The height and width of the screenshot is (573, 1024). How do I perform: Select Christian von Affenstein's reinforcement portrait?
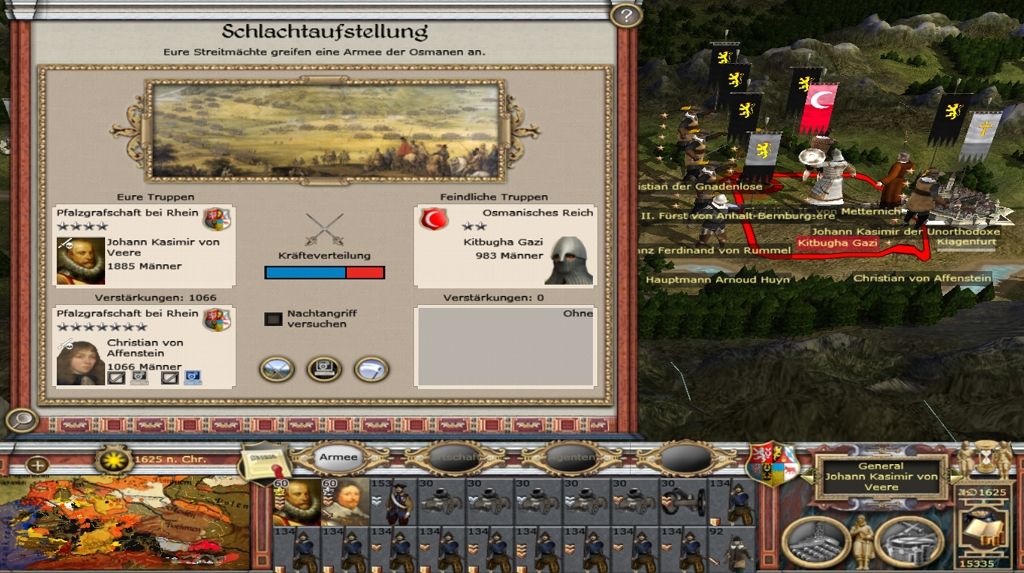pos(80,362)
